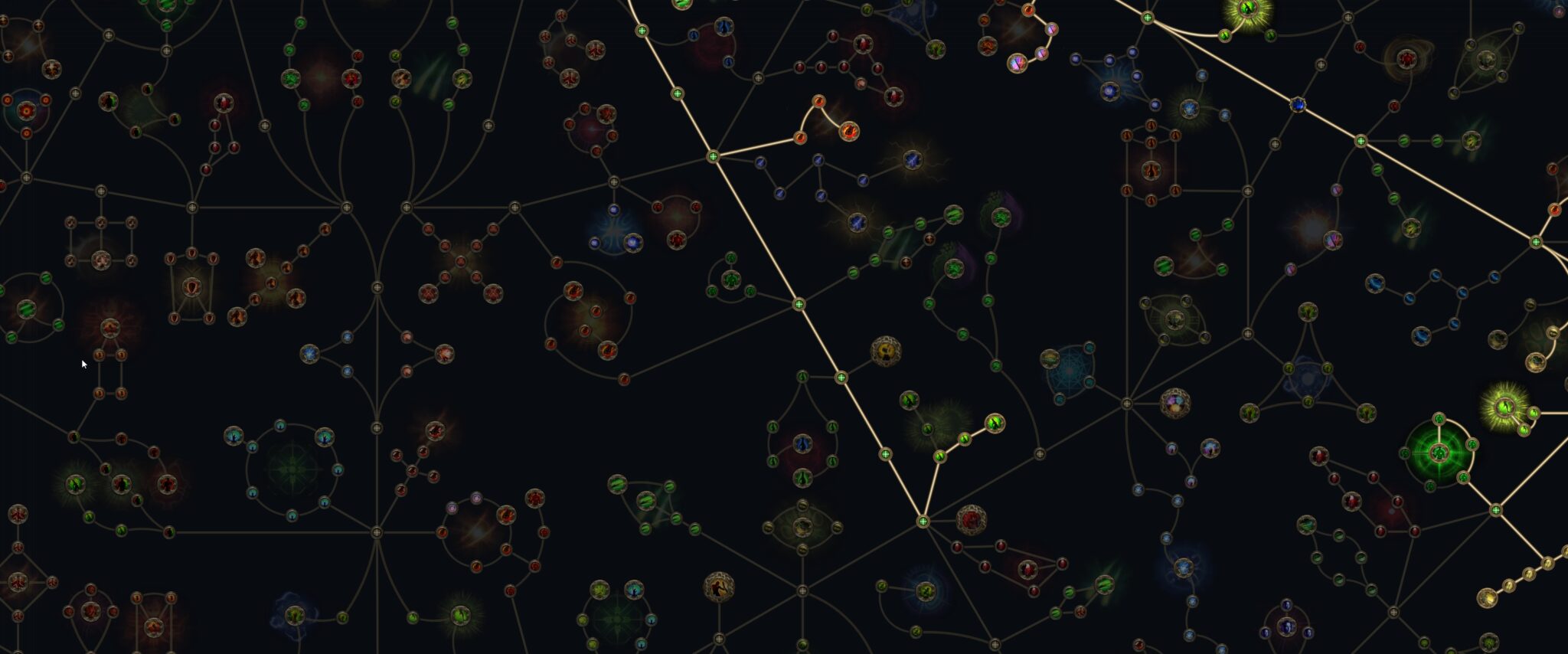Click the large glowing green allocated notable
This screenshot has width=1568, height=654.
coord(1439,451)
